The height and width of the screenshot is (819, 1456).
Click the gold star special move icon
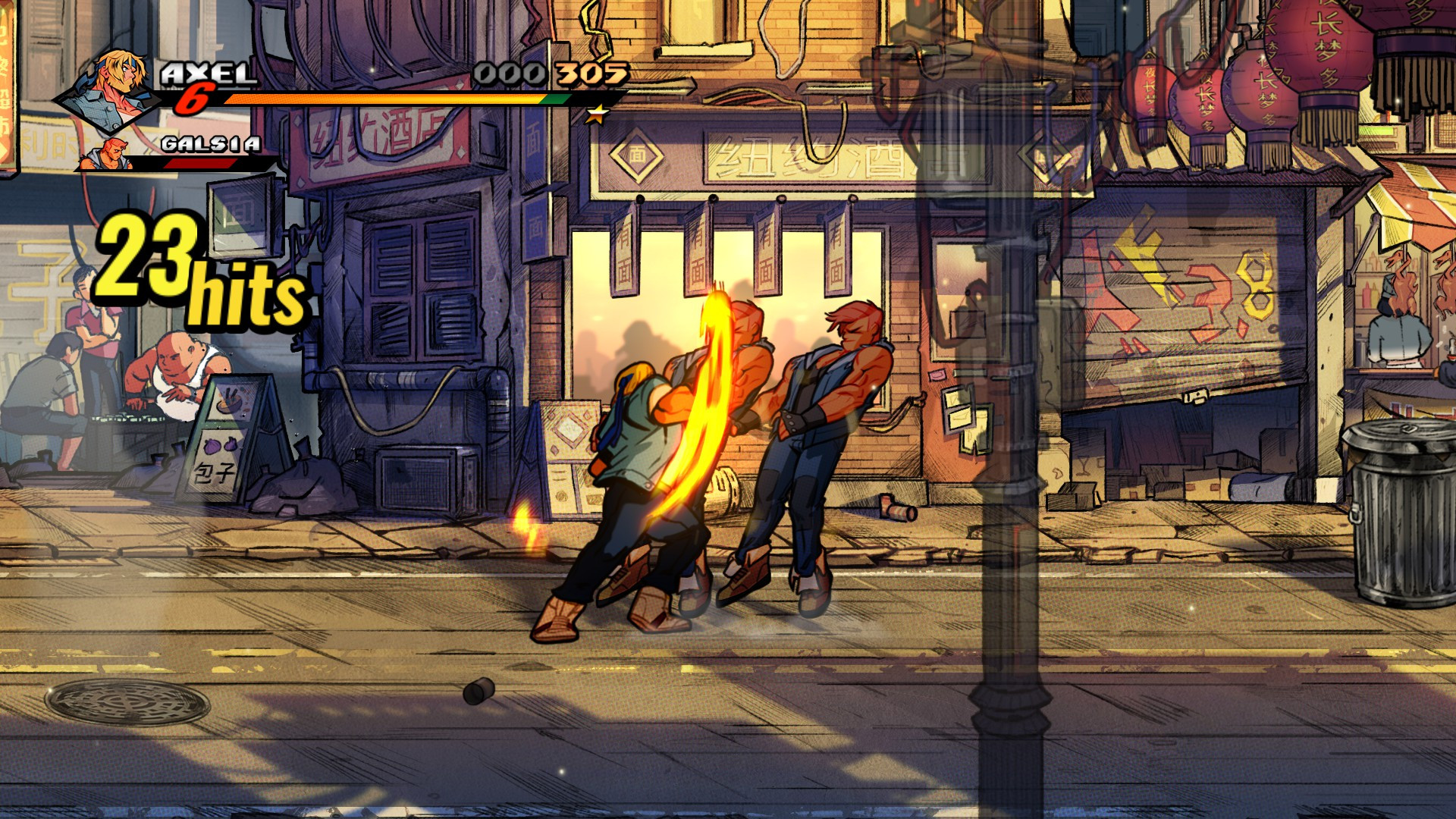tap(598, 112)
